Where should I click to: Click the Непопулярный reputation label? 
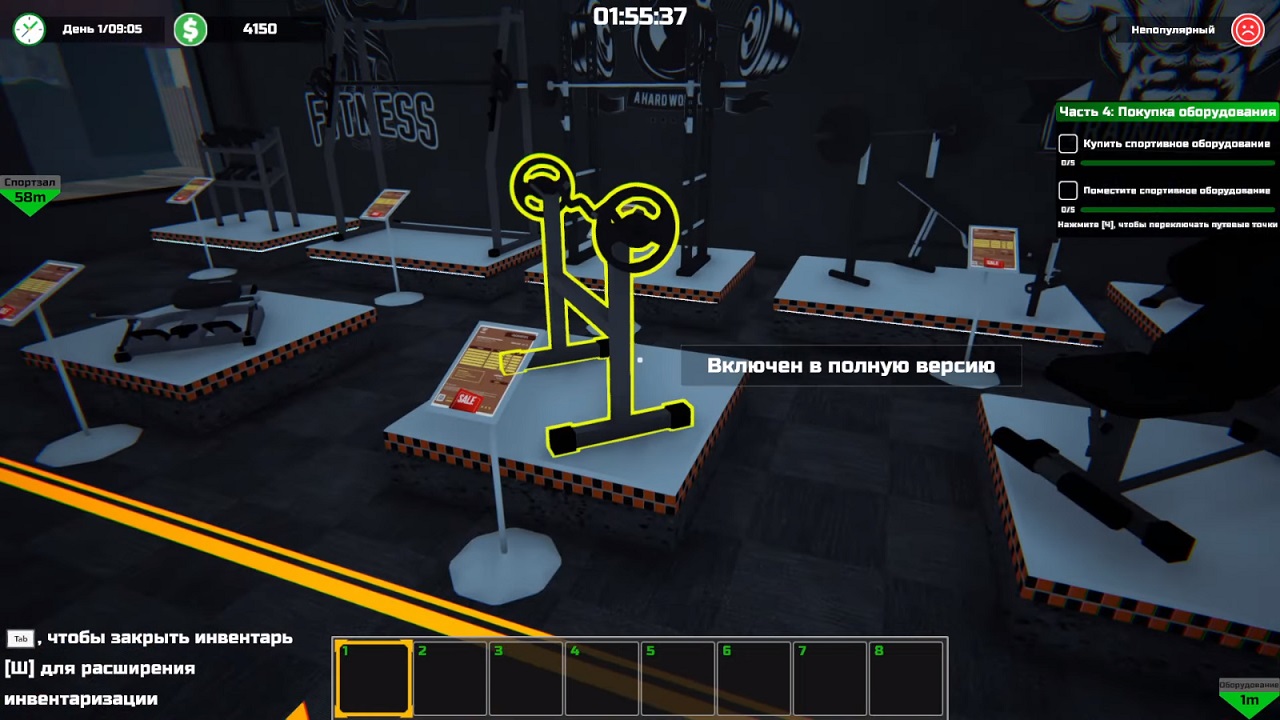coord(1173,29)
